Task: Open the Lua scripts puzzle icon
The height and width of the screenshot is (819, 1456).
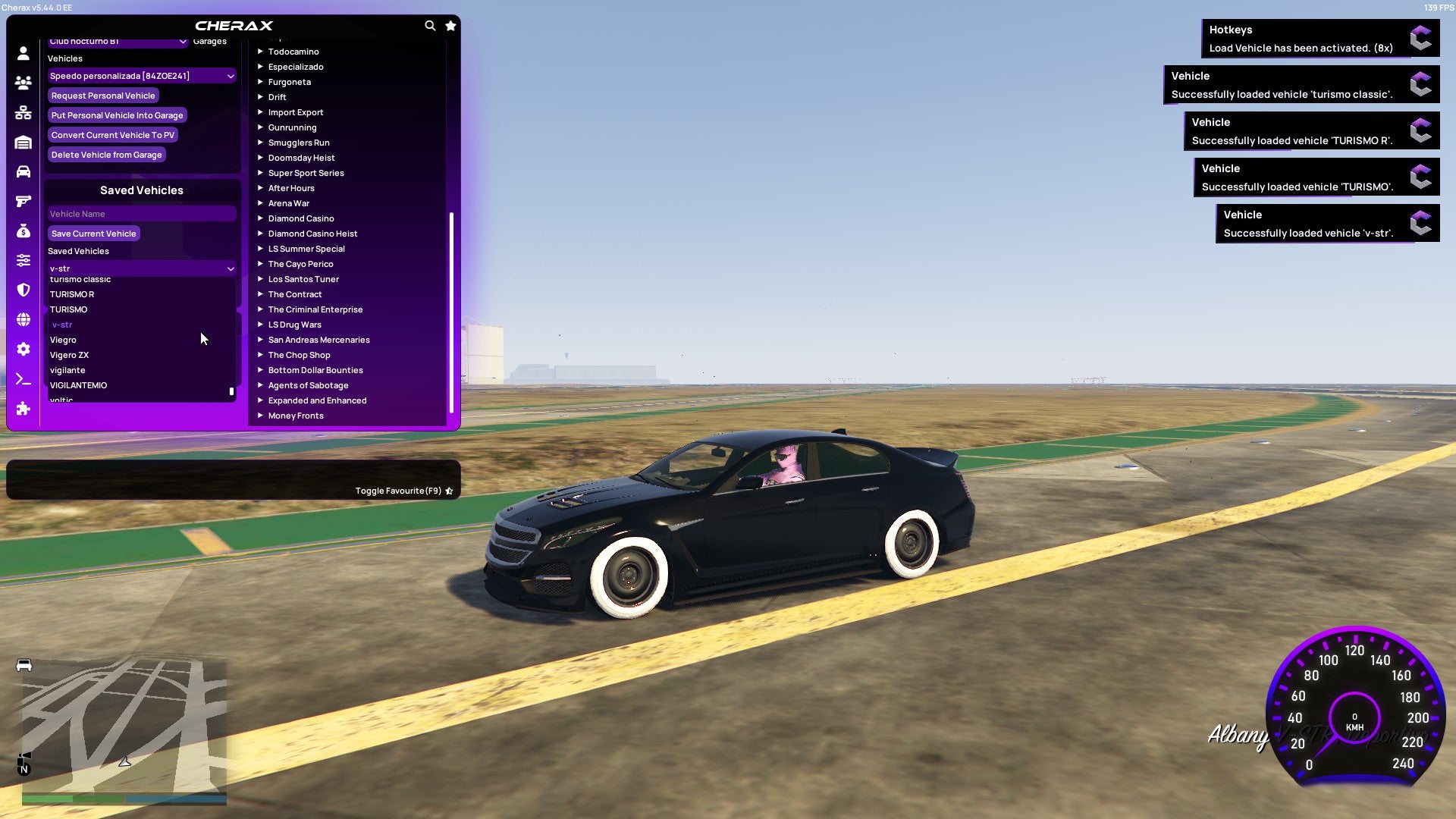Action: (23, 408)
